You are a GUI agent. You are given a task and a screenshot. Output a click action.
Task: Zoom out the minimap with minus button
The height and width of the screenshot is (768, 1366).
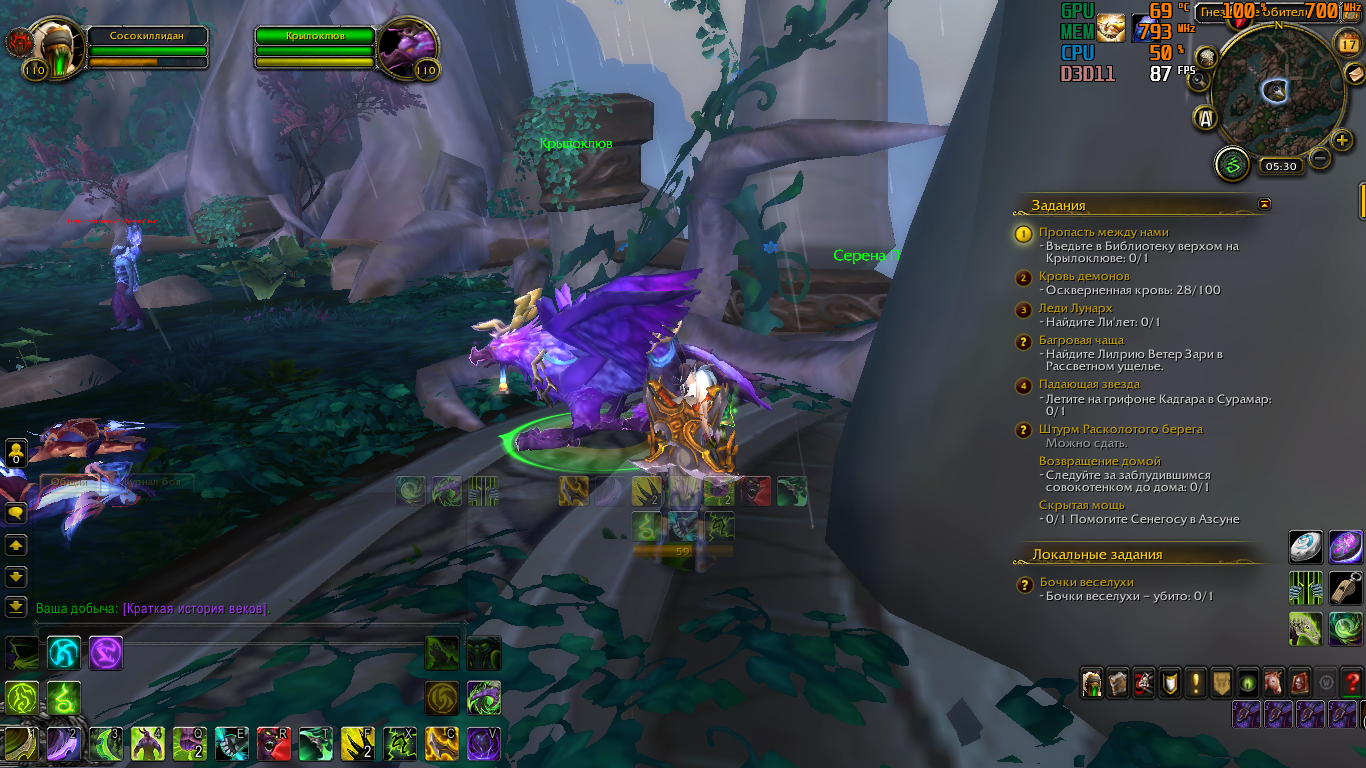1320,158
